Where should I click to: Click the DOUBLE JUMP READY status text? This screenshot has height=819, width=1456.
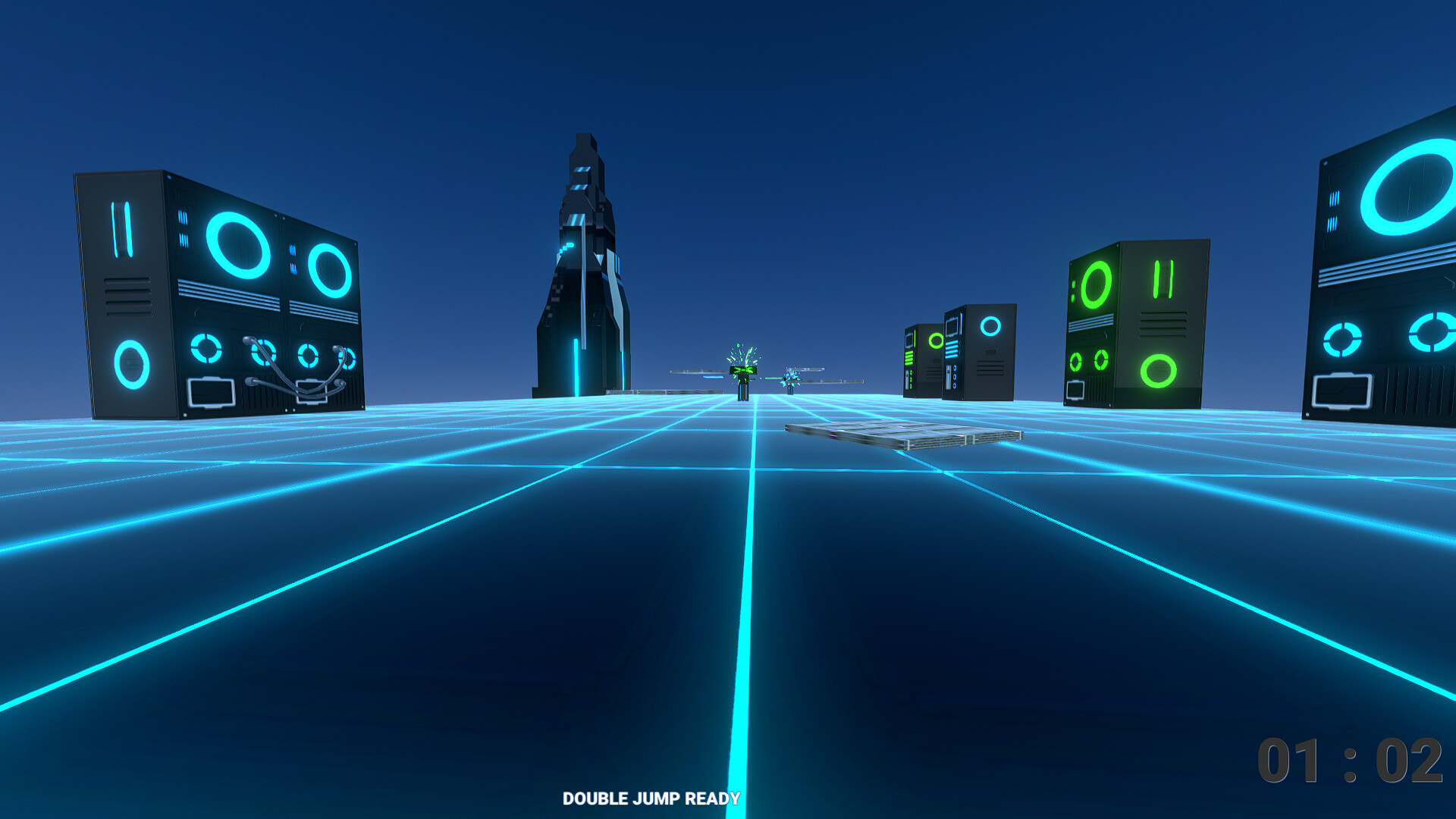coord(651,798)
